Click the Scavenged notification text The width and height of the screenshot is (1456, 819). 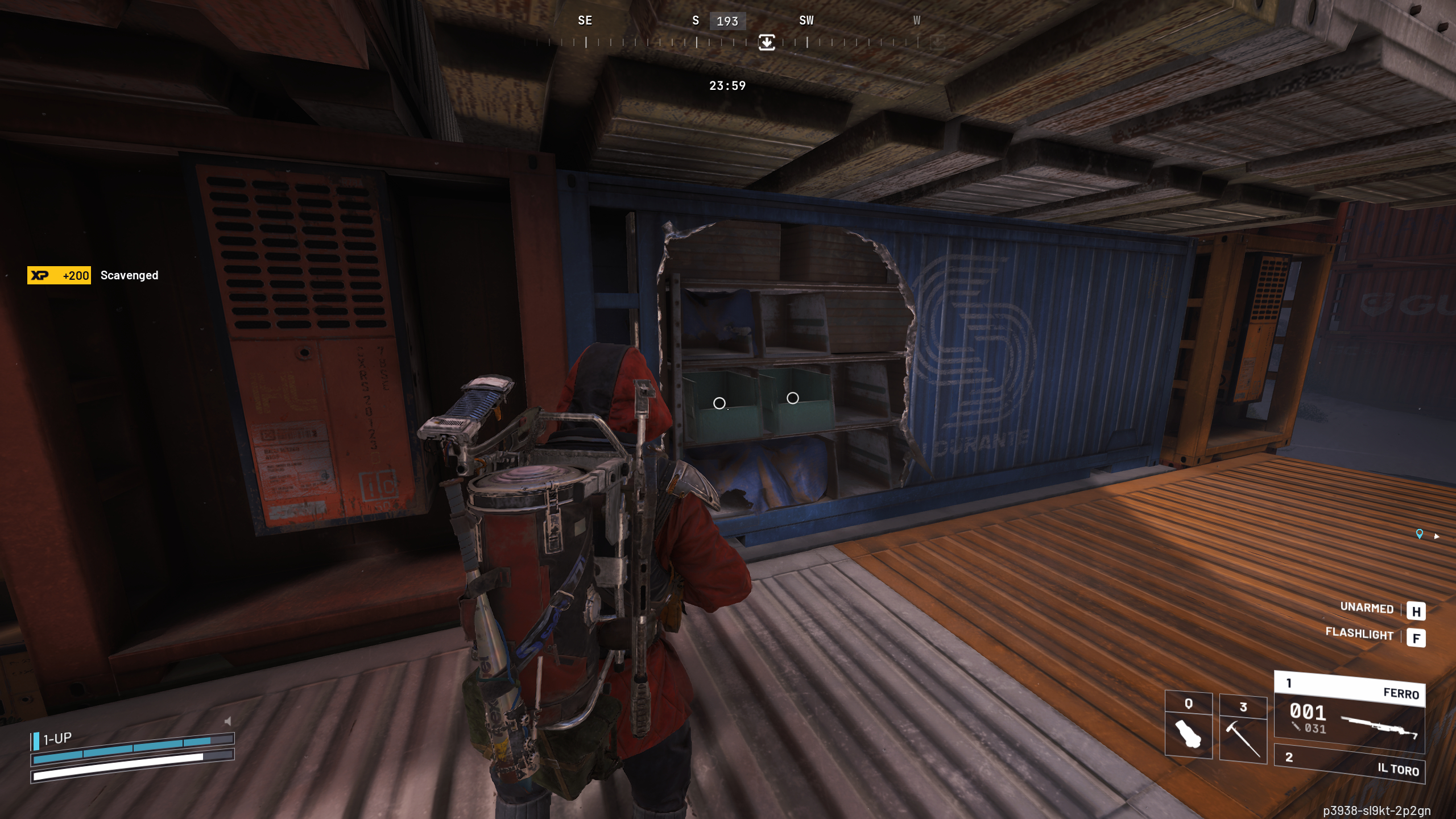click(129, 275)
